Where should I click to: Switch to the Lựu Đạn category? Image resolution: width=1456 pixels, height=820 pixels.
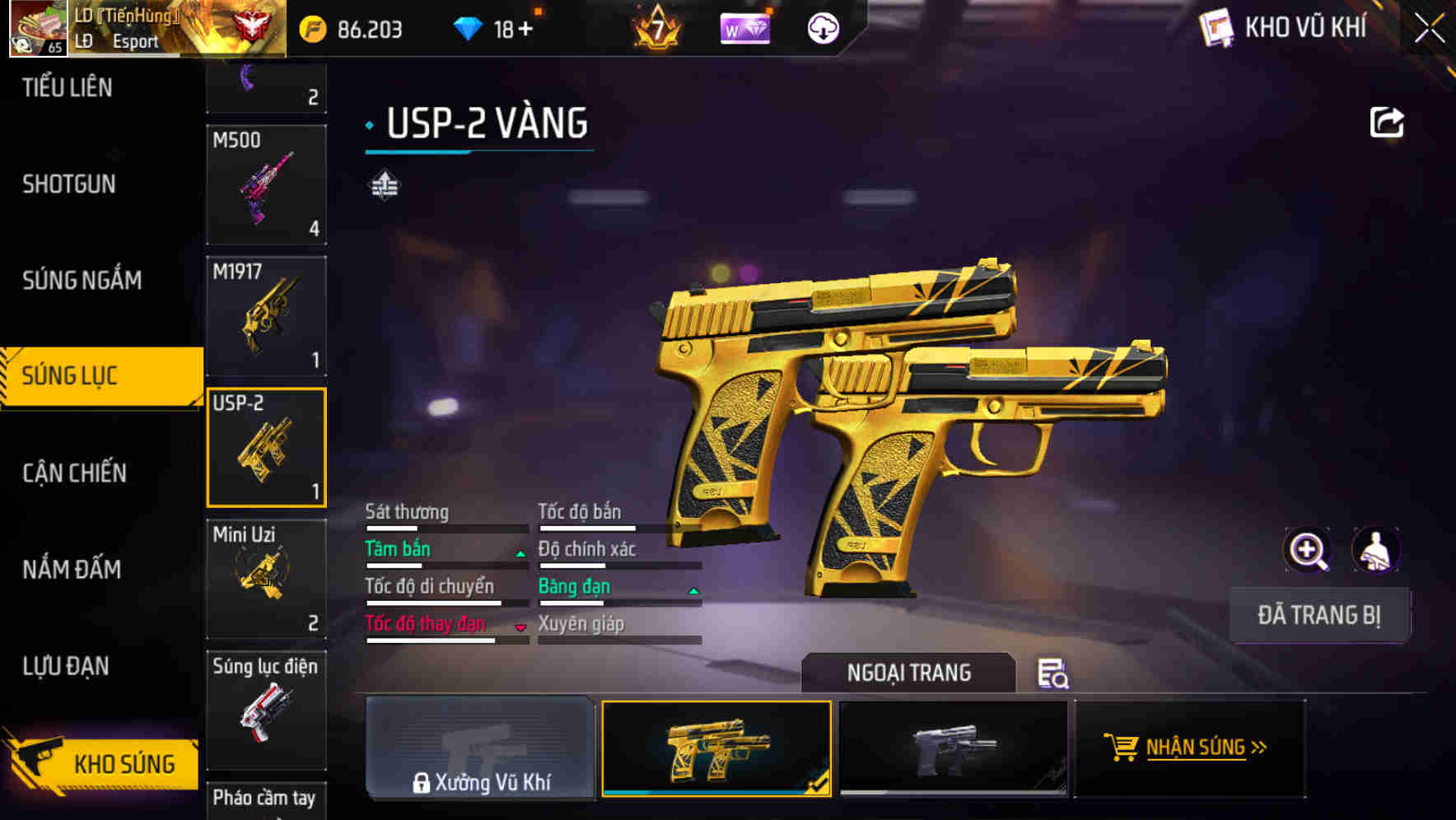(x=66, y=665)
